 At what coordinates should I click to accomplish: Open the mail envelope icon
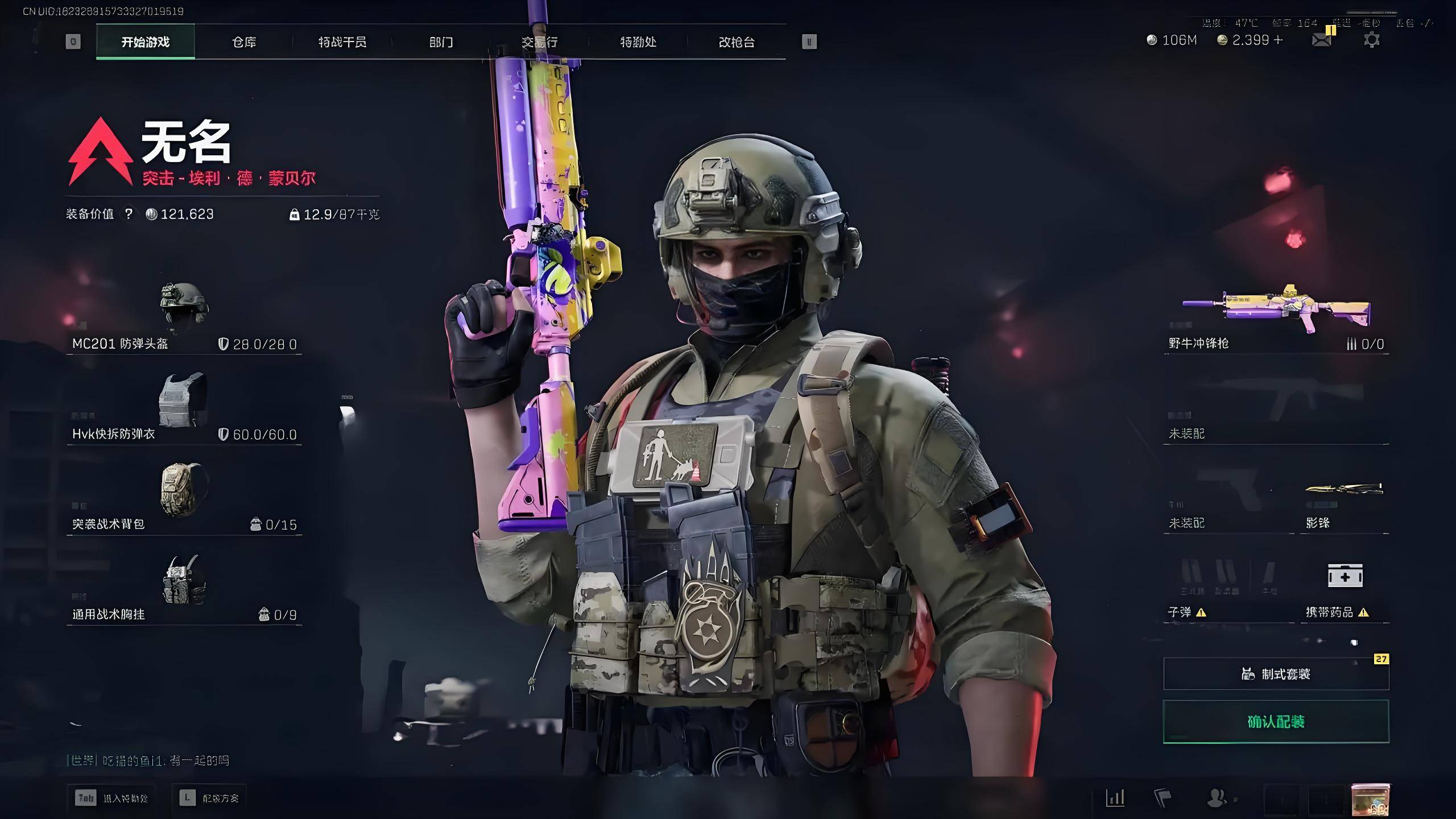click(1321, 40)
